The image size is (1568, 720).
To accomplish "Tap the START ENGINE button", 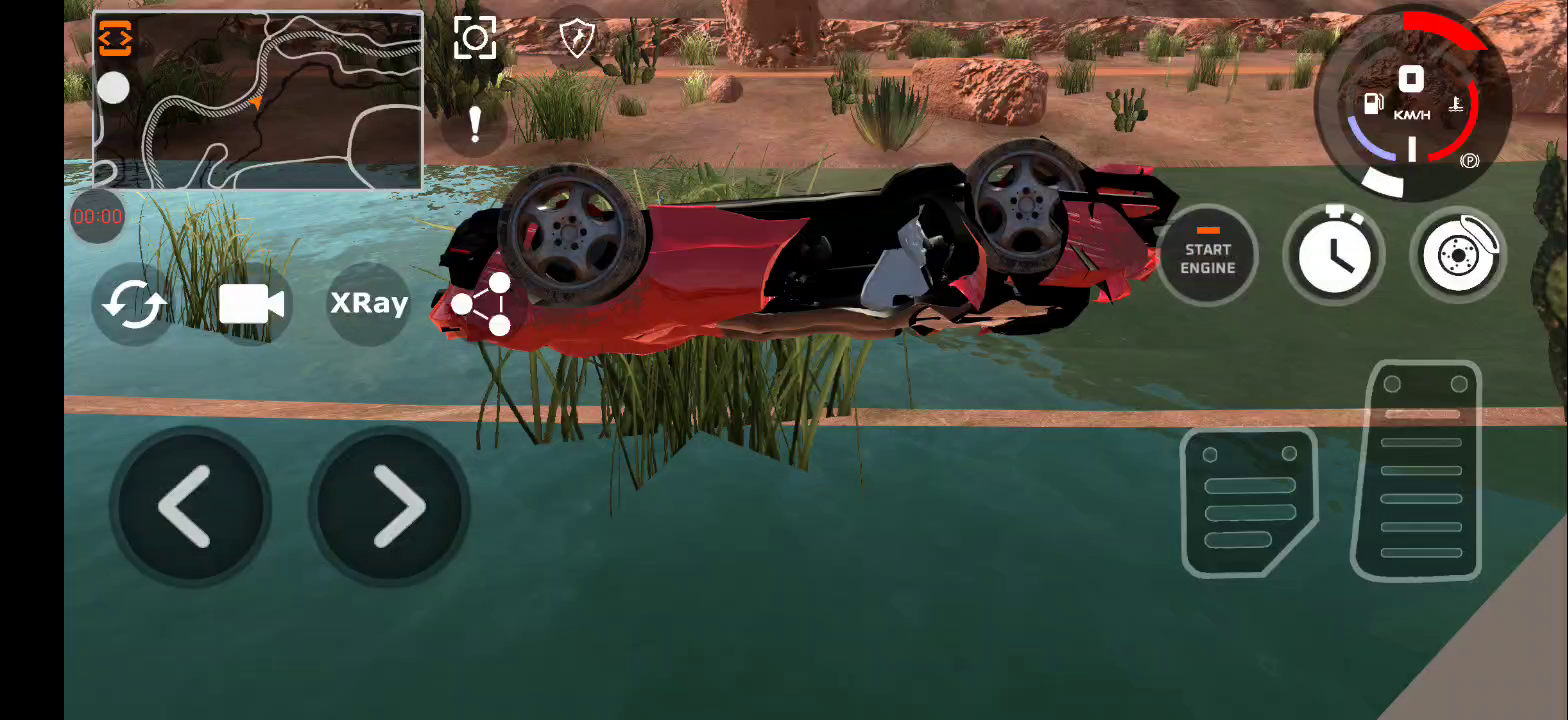I will coord(1207,258).
